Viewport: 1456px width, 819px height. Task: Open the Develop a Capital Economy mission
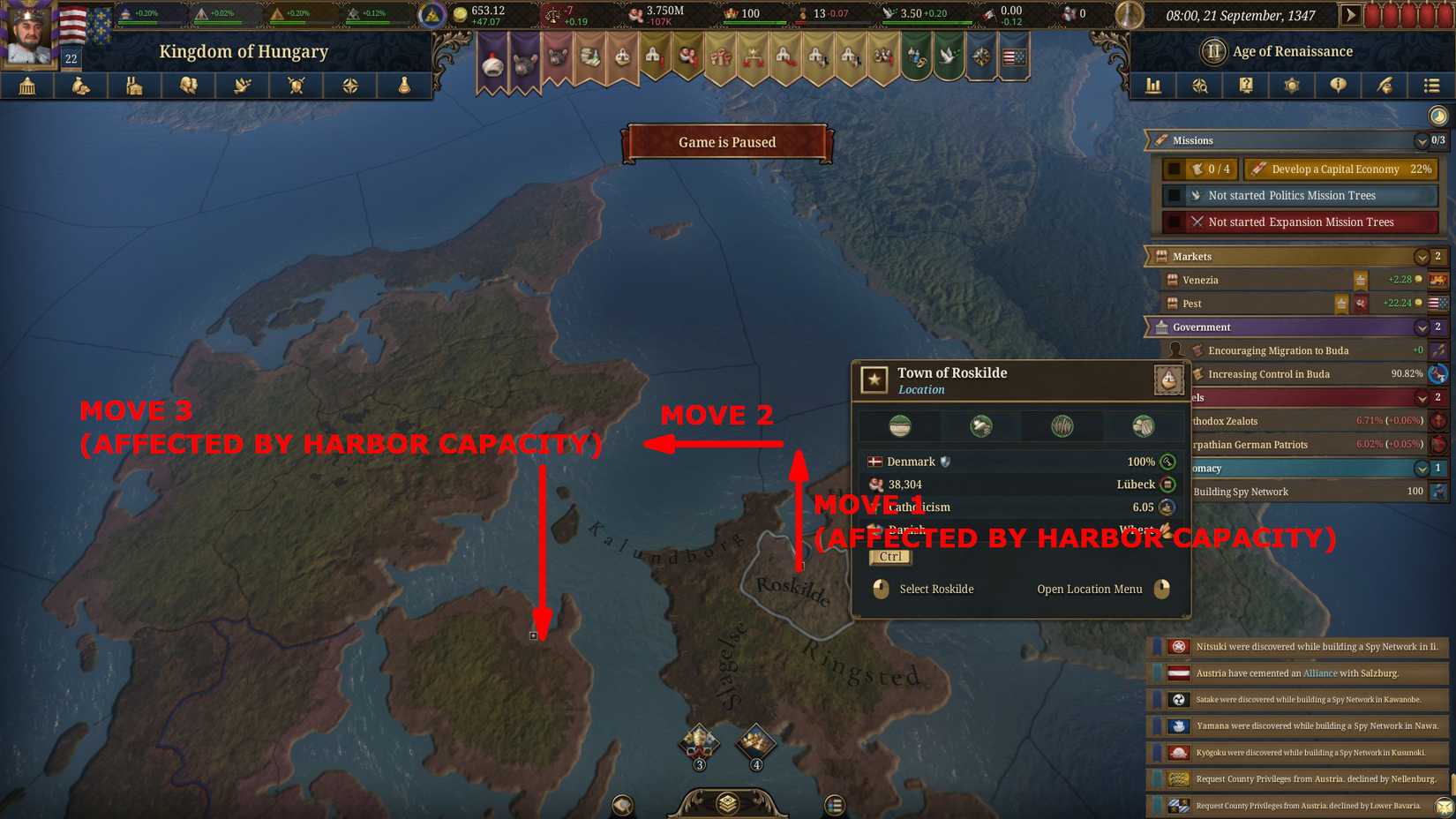1340,169
